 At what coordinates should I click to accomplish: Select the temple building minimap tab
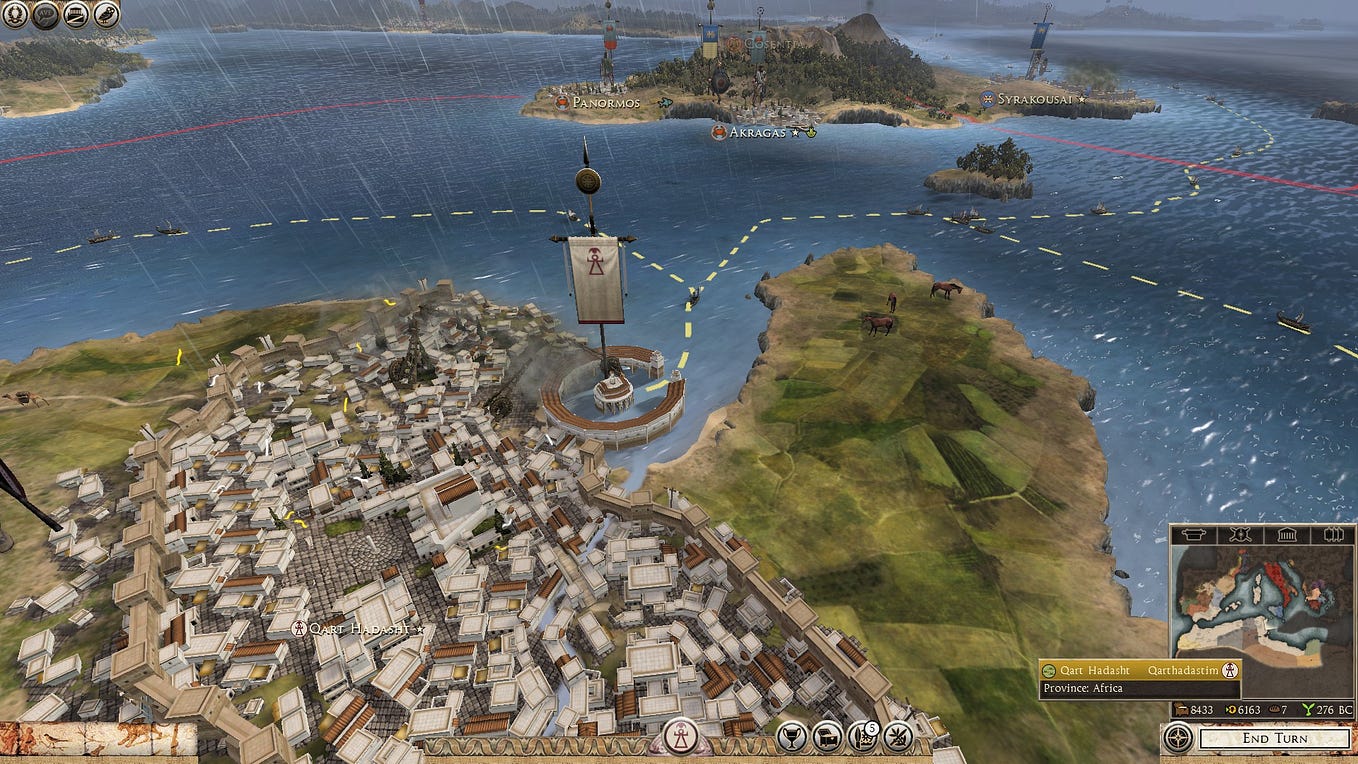1286,535
